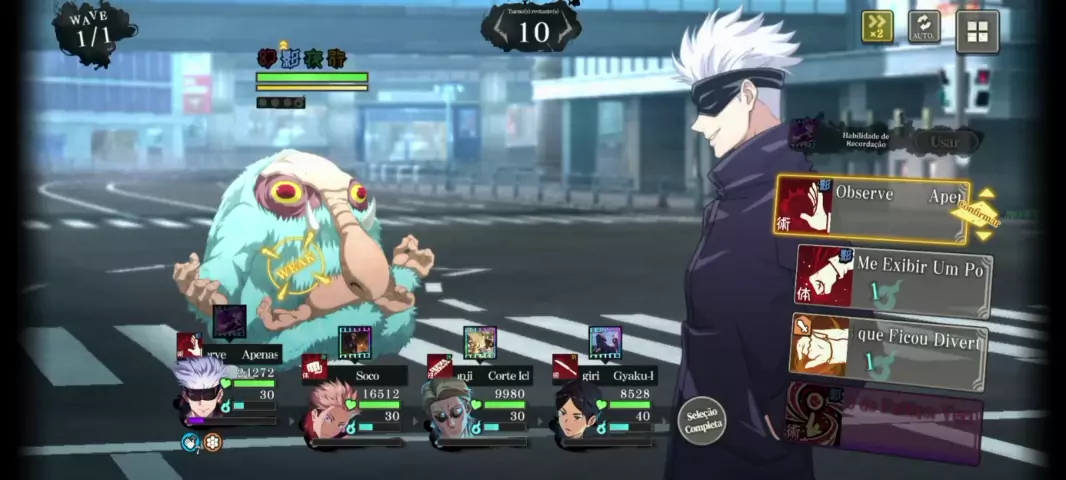The width and height of the screenshot is (1066, 480).
Task: Enable AUTO battle mode
Action: click(x=924, y=27)
